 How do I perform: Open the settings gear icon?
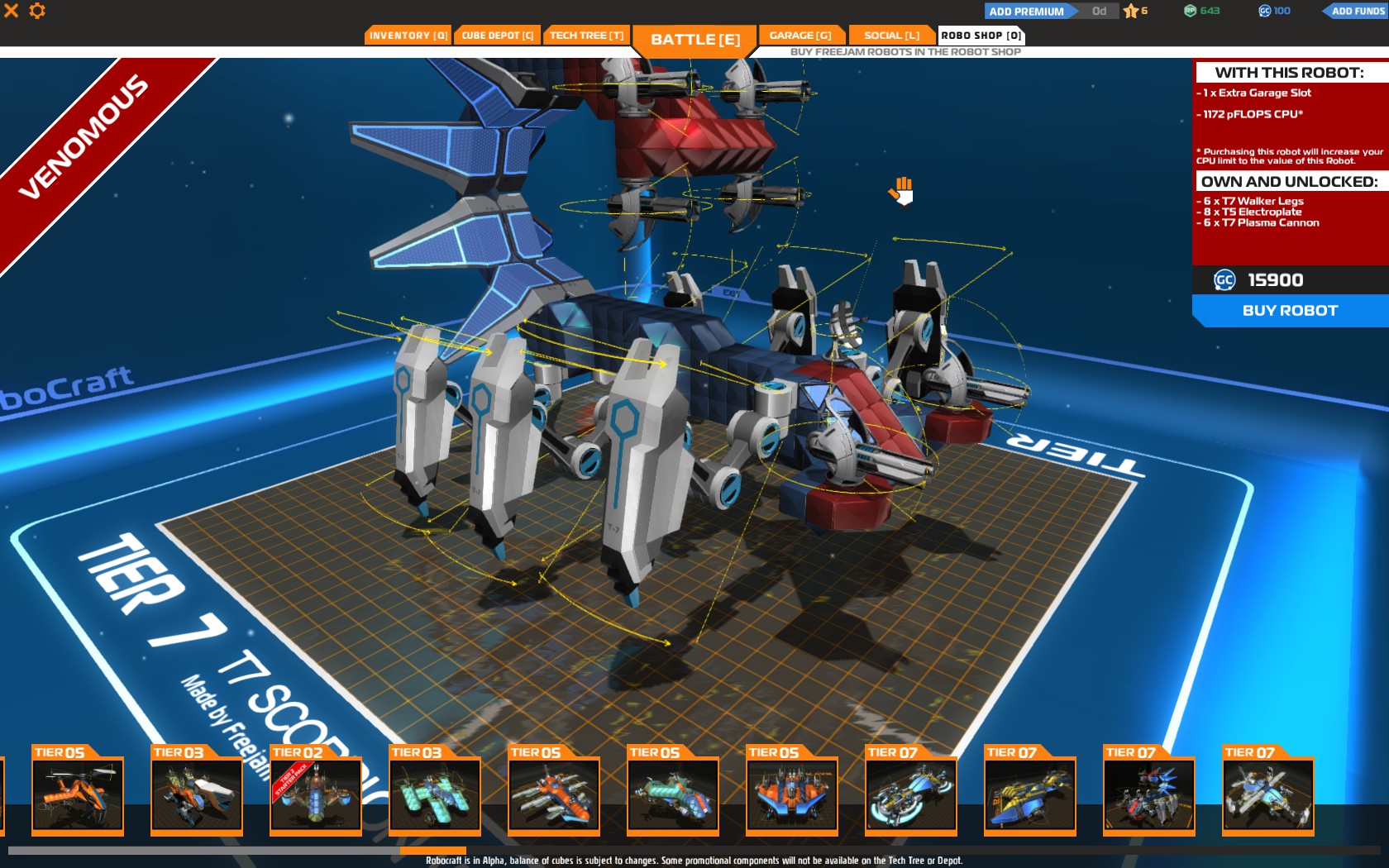pos(35,12)
